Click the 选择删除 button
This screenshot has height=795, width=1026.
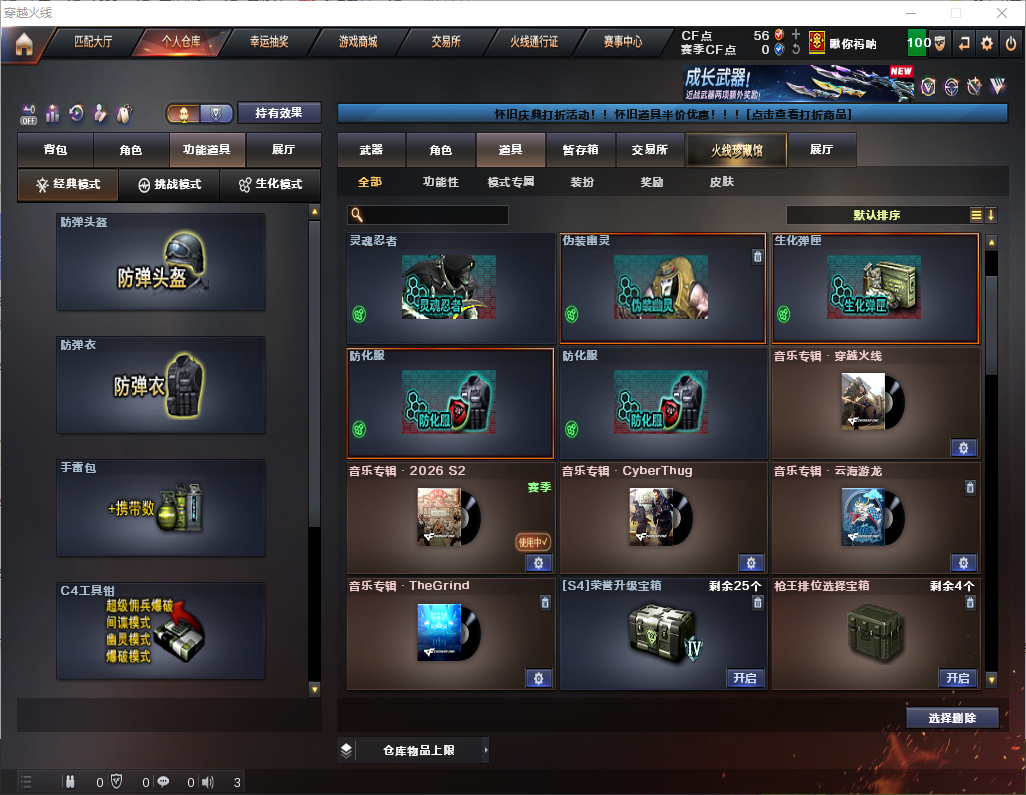952,718
